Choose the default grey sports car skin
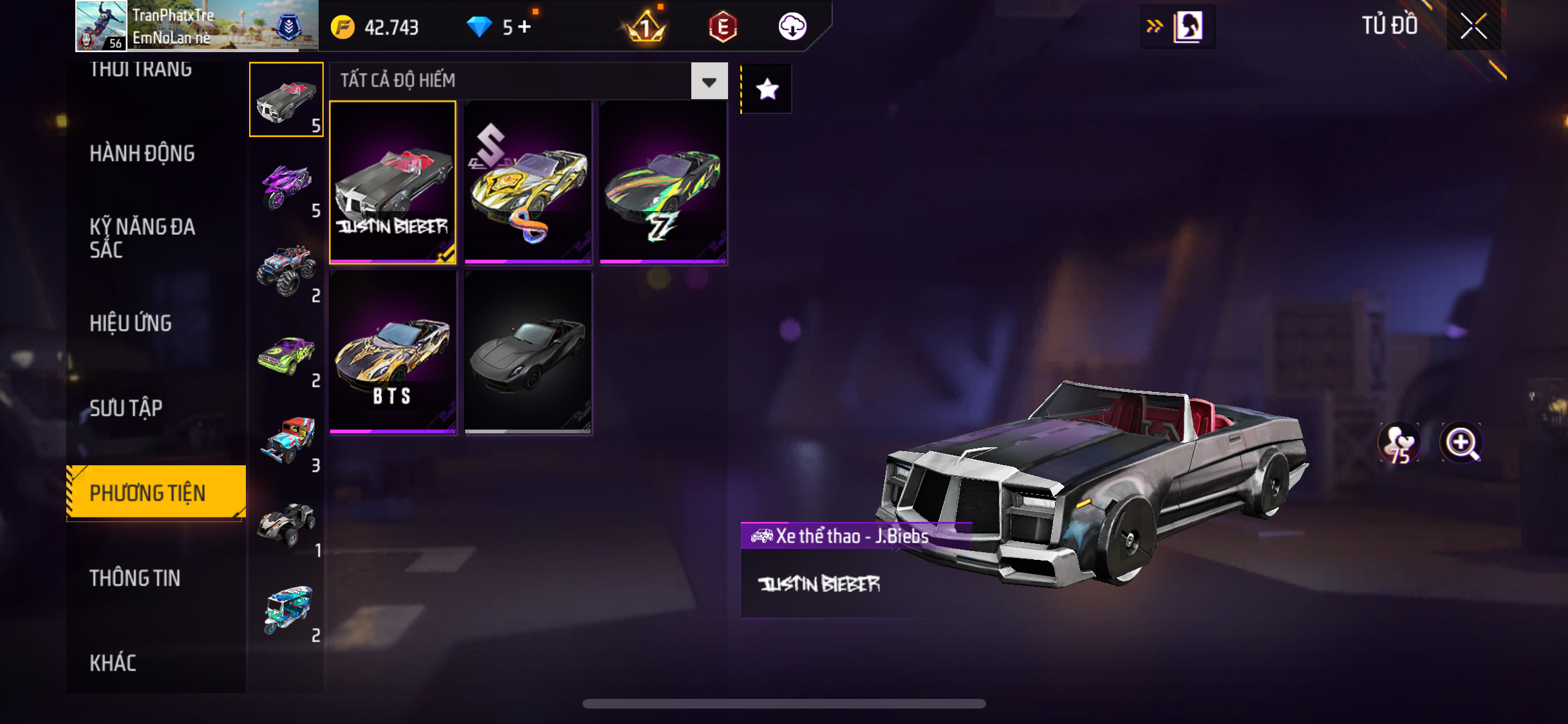 click(x=528, y=352)
